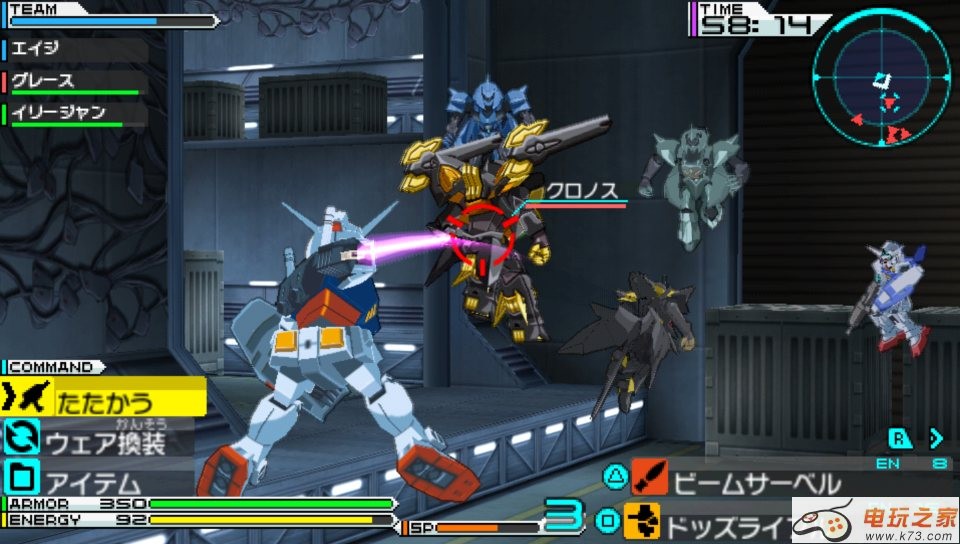Select teammate グレース in team list
The image size is (960, 544).
[44, 81]
